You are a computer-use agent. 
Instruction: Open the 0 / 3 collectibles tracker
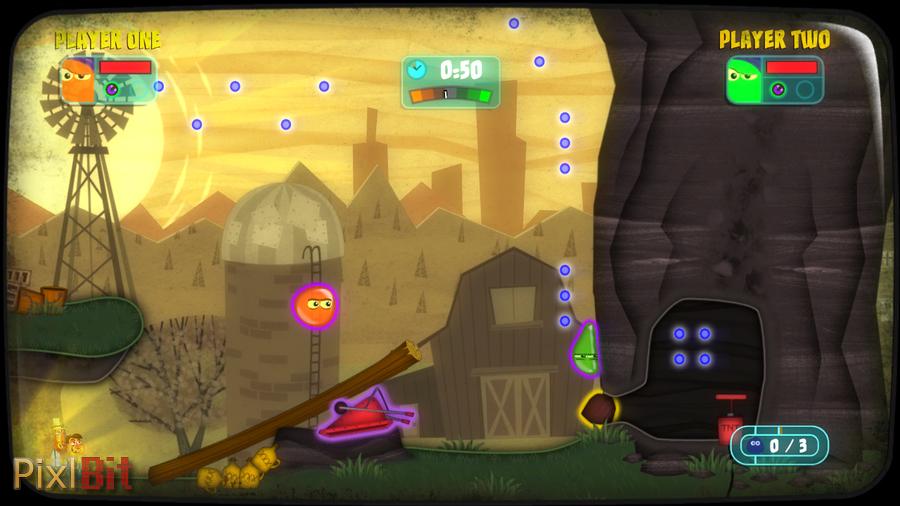pyautogui.click(x=779, y=445)
